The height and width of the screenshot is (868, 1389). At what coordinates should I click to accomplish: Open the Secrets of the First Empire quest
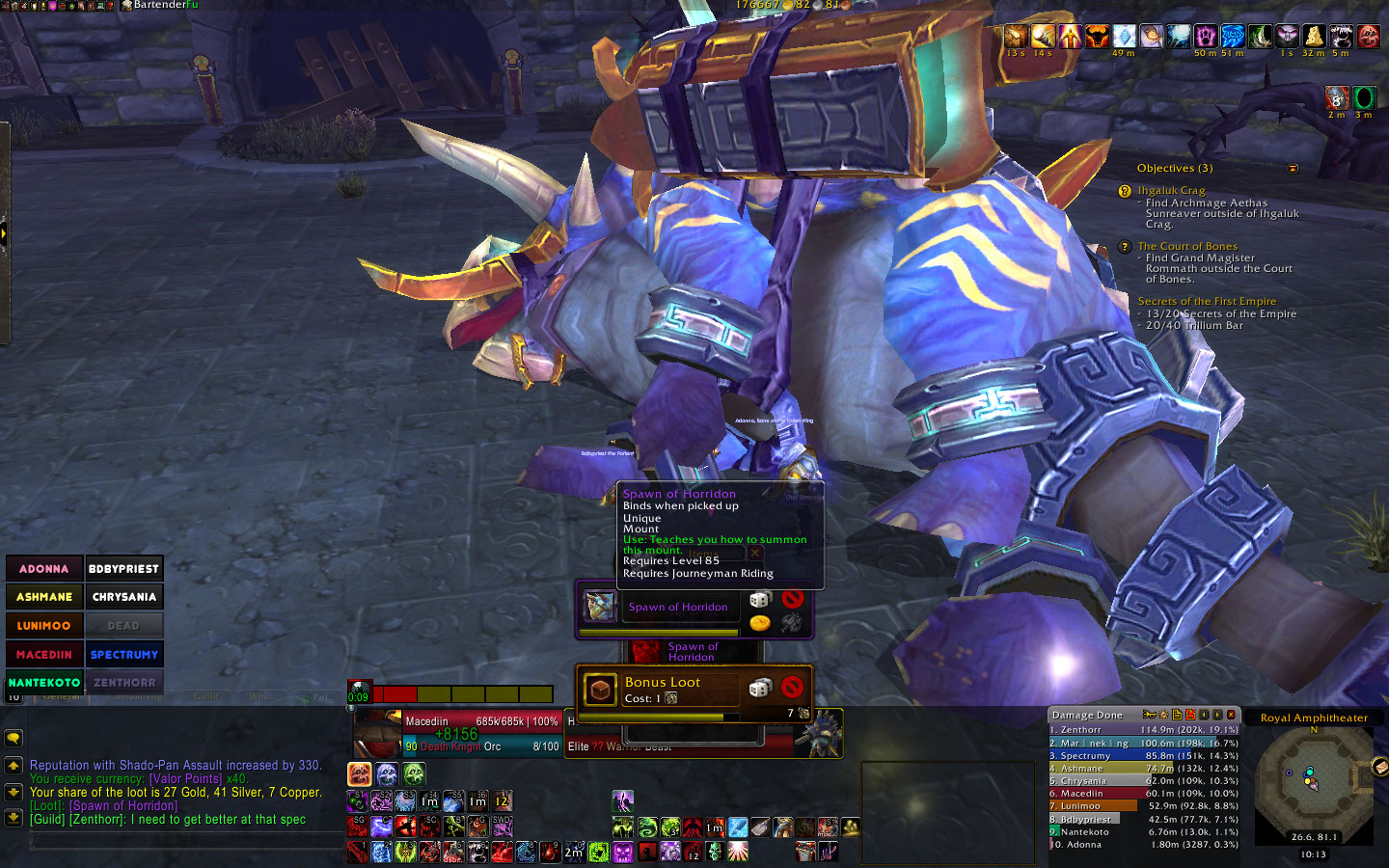point(1207,301)
